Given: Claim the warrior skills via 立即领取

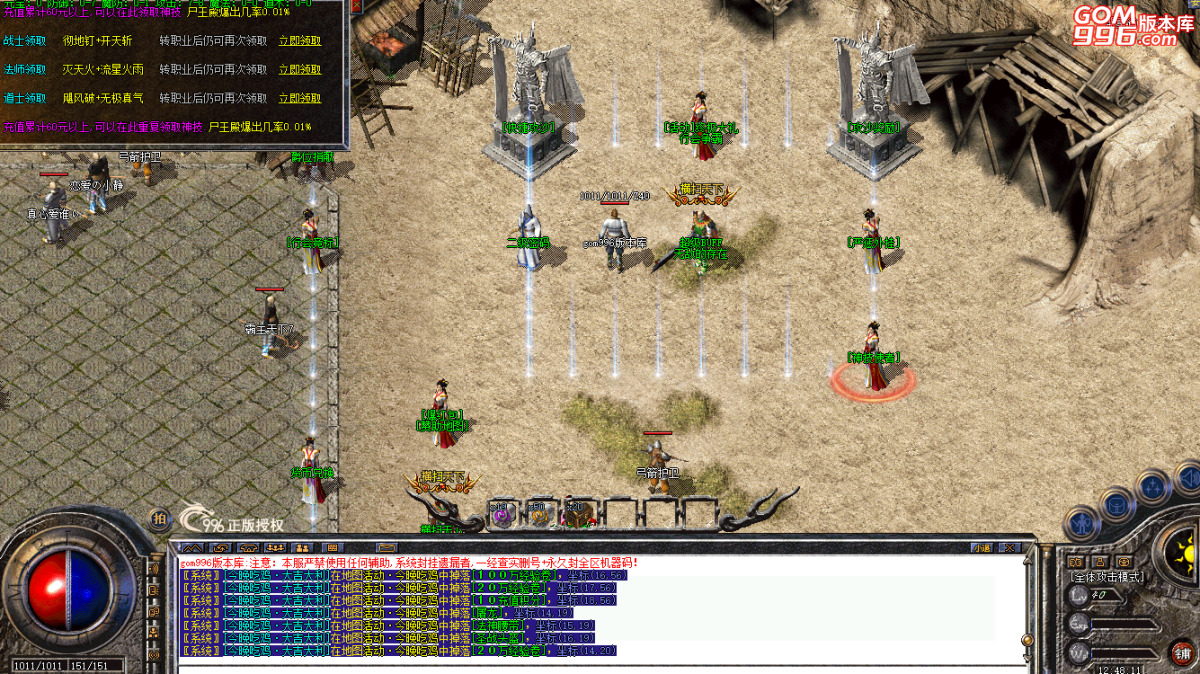Looking at the screenshot, I should click(299, 41).
